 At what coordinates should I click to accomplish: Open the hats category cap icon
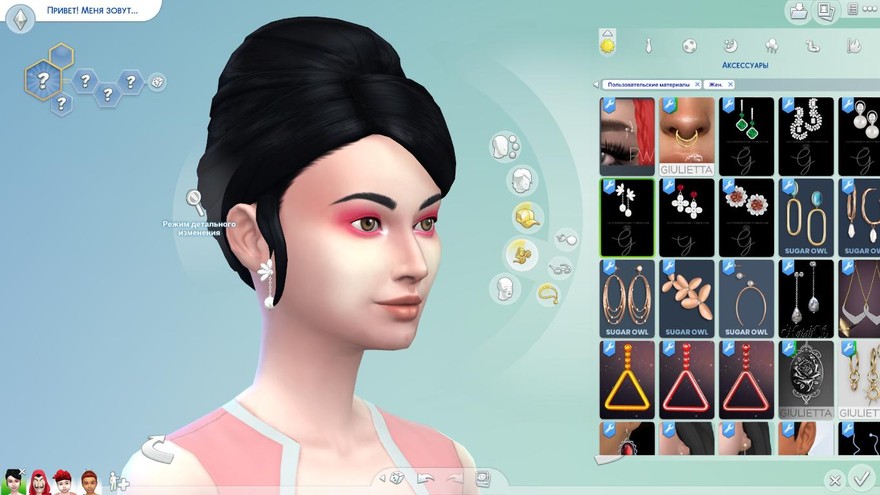(526, 216)
